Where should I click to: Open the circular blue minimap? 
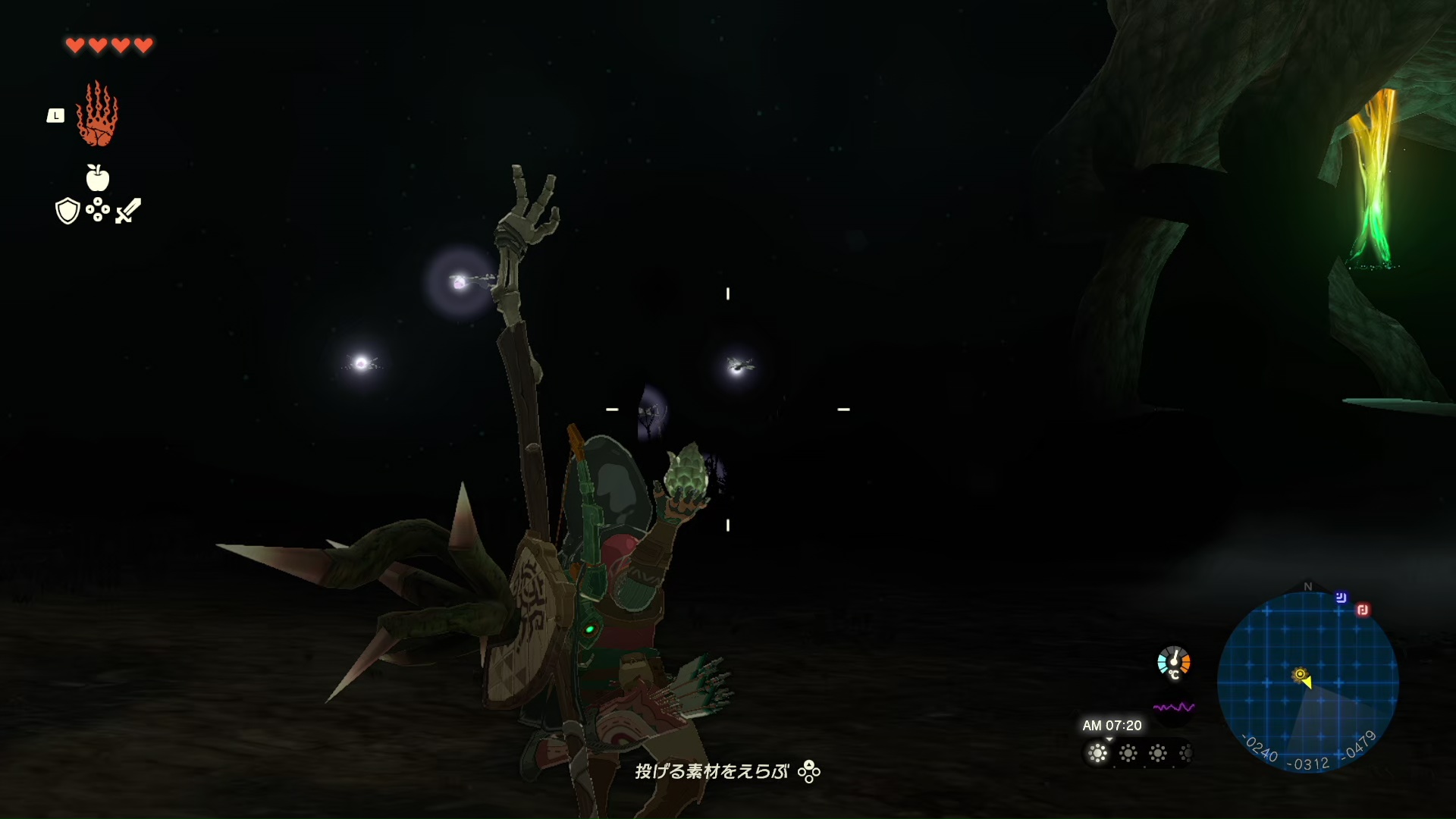click(x=1307, y=681)
